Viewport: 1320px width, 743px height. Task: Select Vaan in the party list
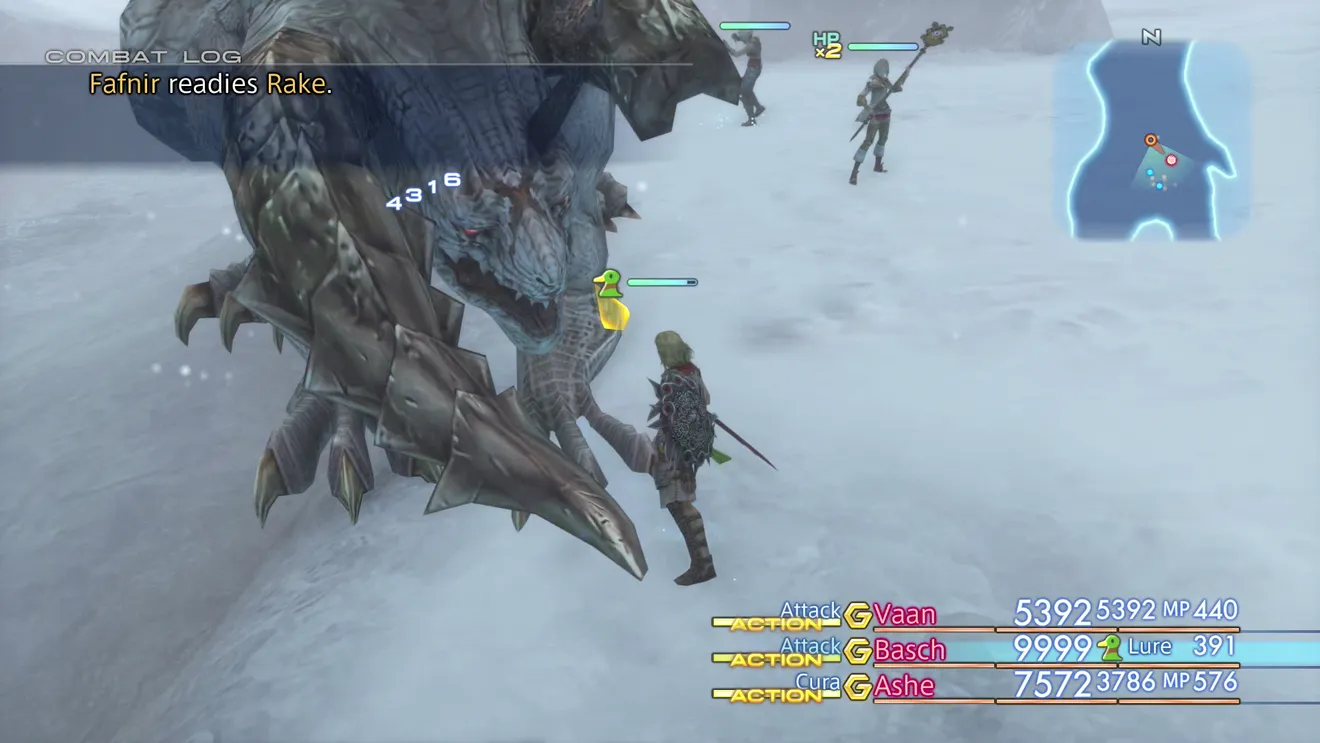(x=905, y=614)
